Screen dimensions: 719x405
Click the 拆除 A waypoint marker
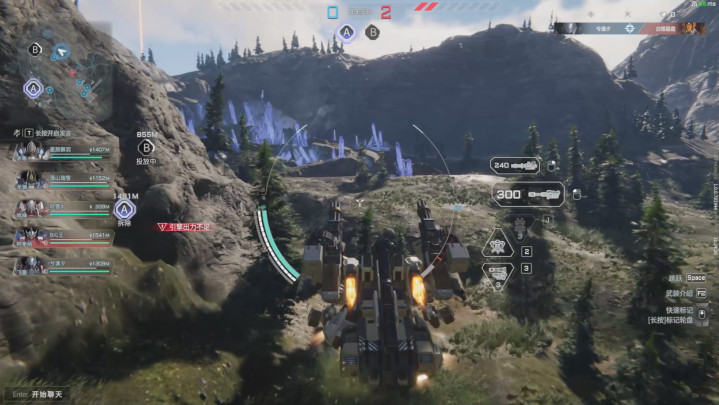pyautogui.click(x=125, y=209)
